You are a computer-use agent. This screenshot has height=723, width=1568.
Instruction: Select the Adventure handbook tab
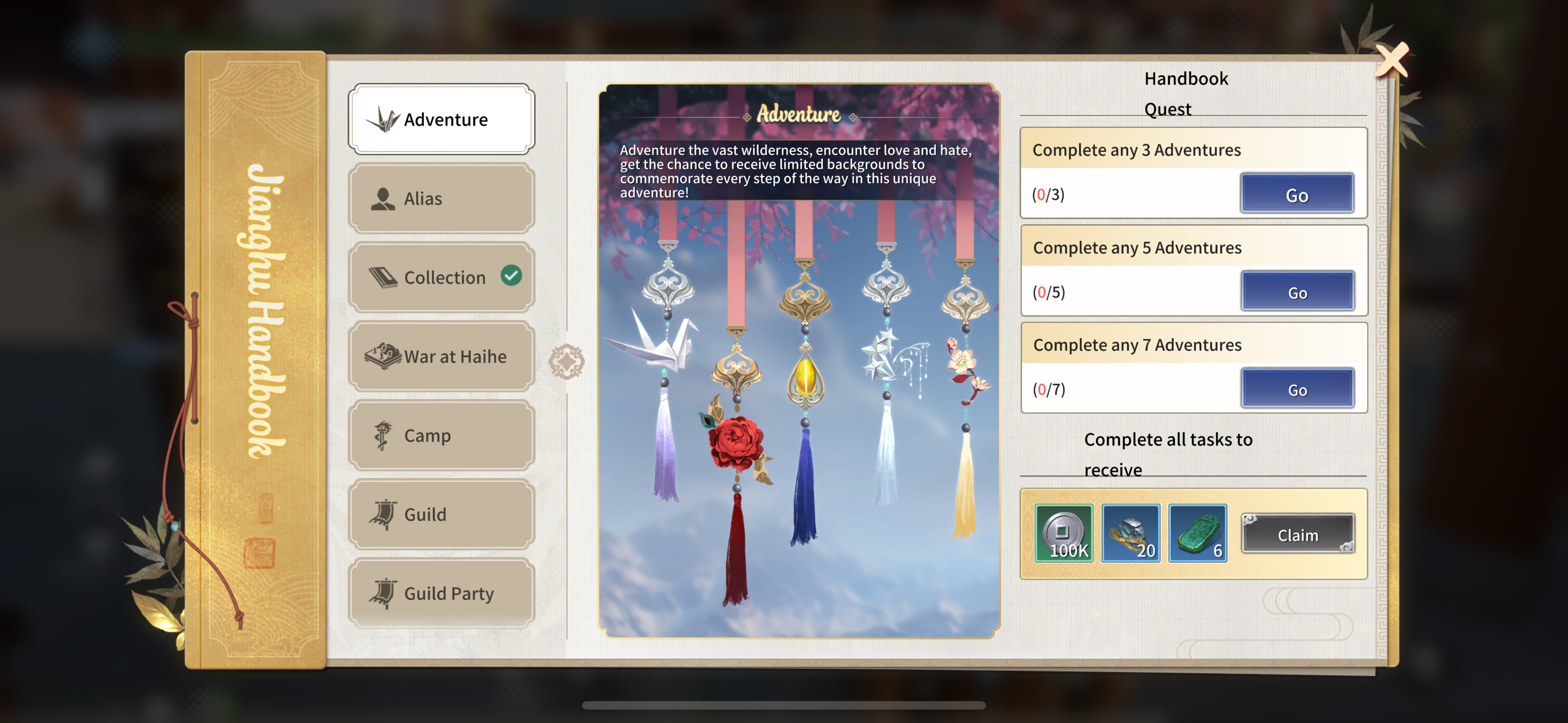pos(441,119)
